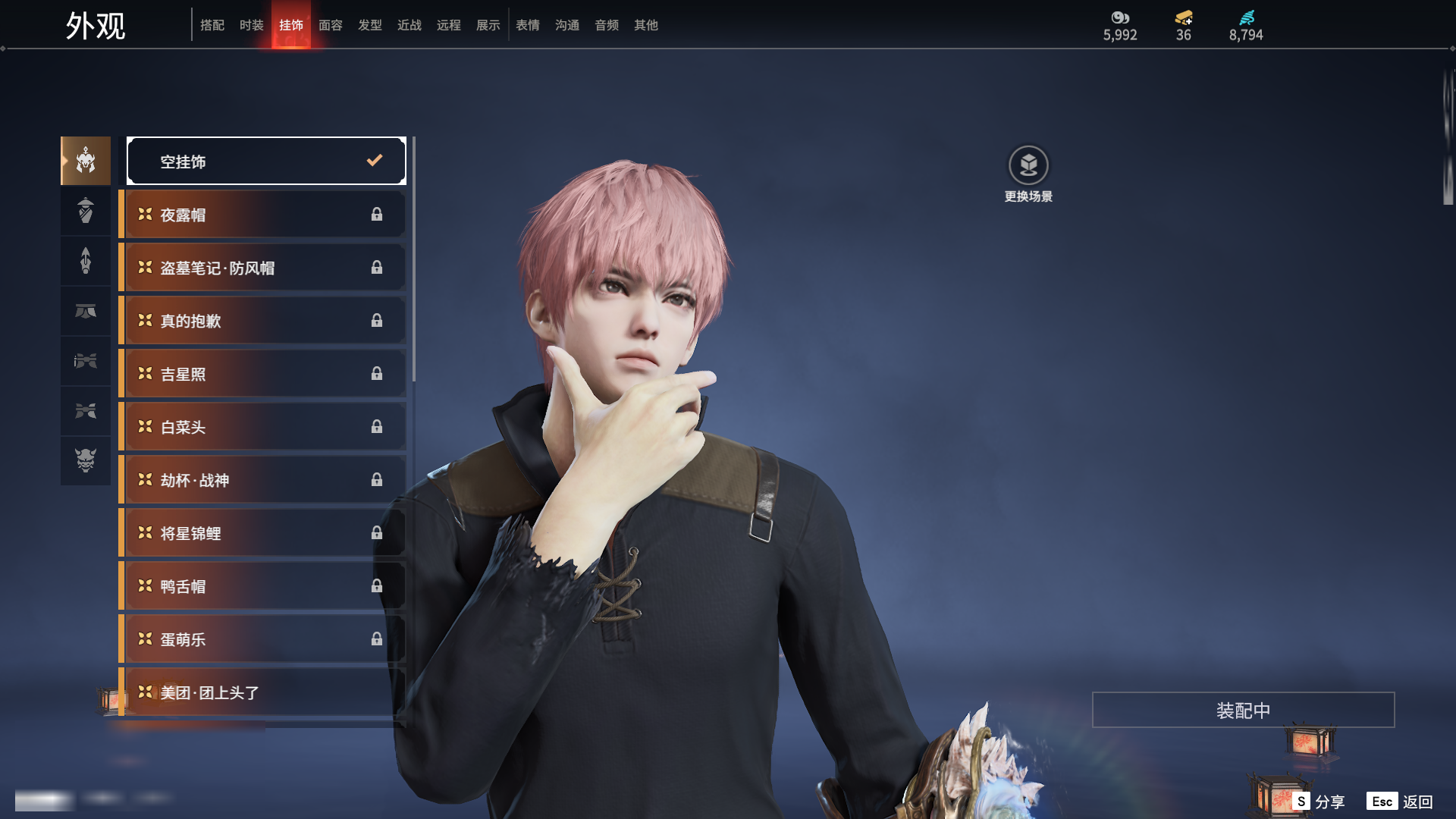This screenshot has height=819, width=1456.
Task: Click the 装配中 equip button
Action: tap(1243, 710)
